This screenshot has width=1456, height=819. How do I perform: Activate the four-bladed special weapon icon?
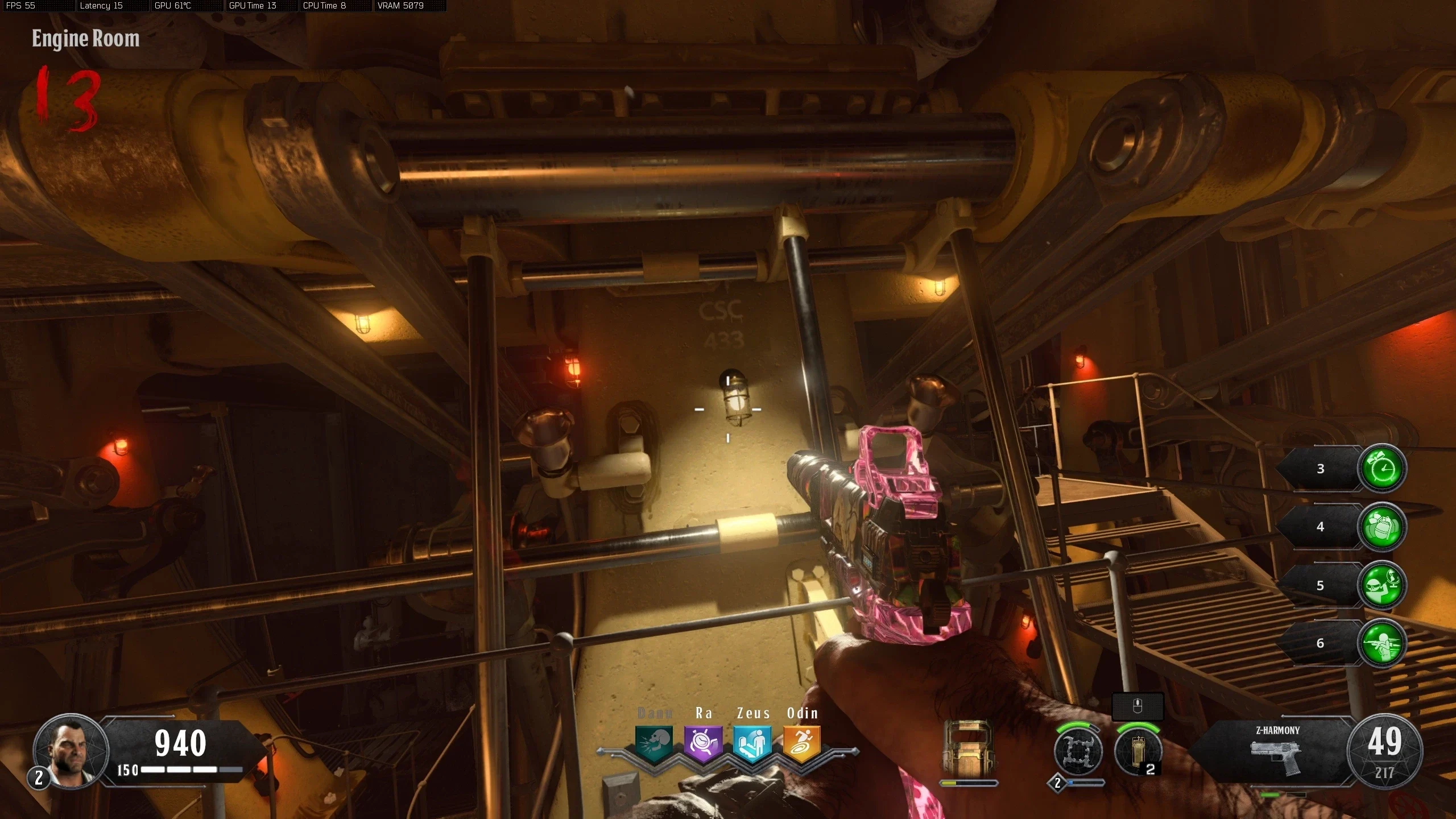1078,752
